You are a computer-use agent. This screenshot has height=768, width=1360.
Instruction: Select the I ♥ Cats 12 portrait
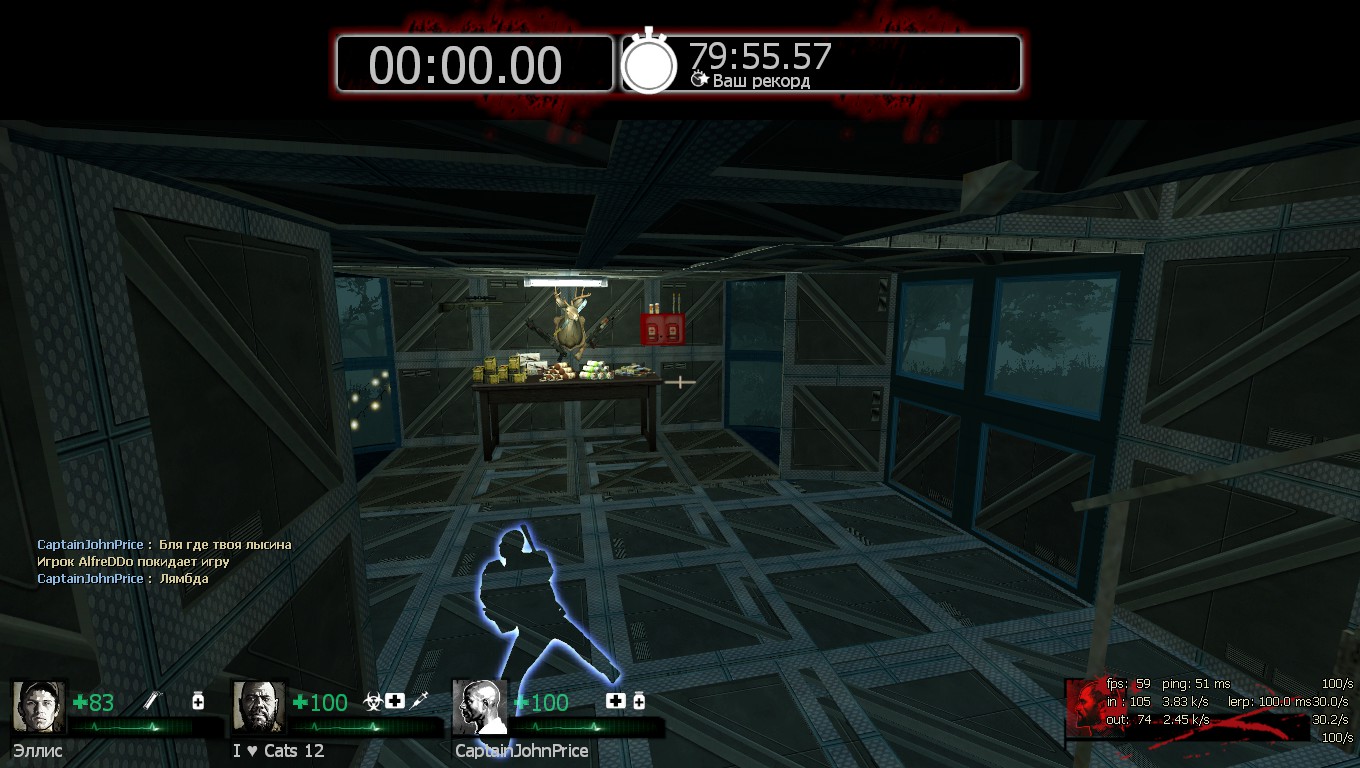pos(259,707)
